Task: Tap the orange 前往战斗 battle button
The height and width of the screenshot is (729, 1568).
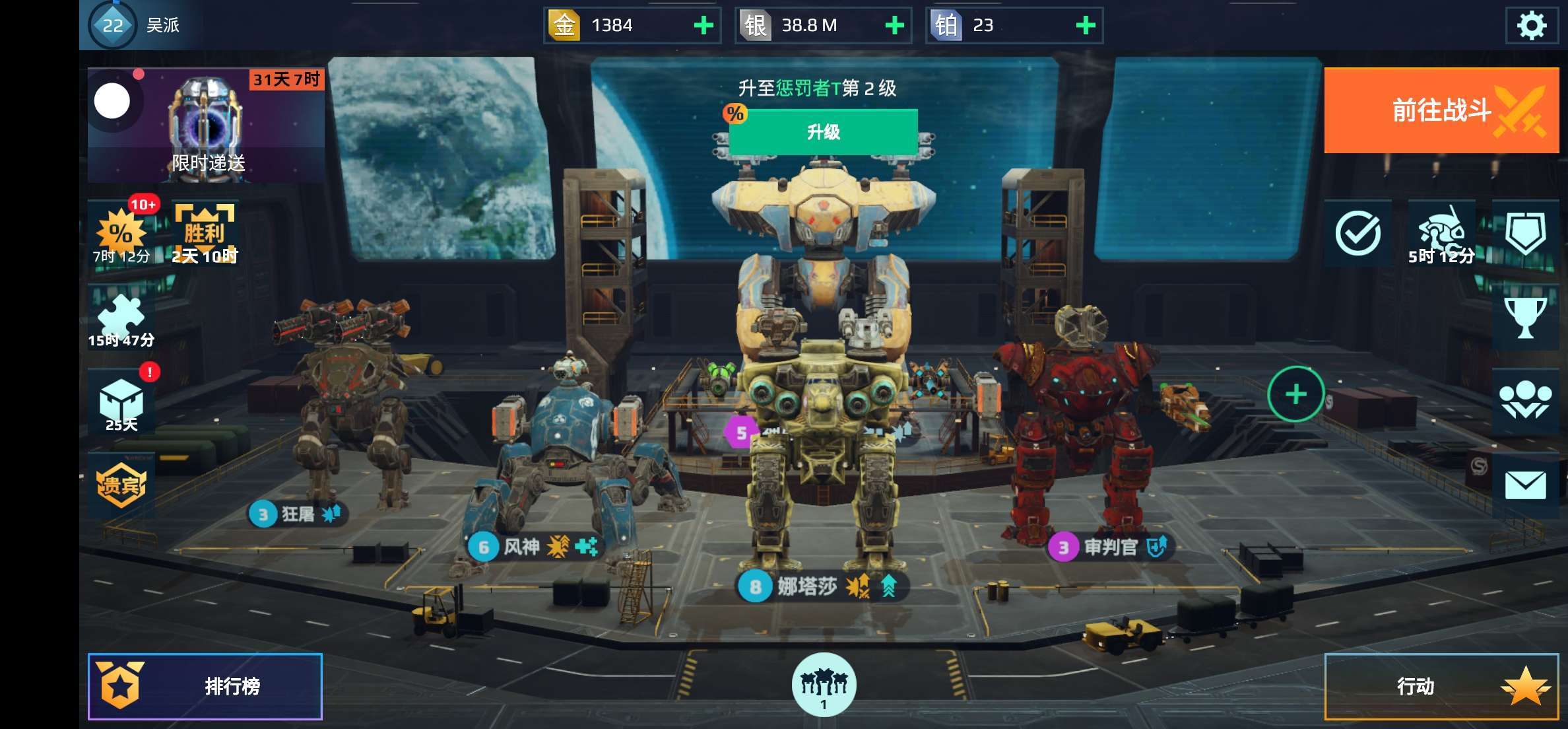Action: coord(1441,110)
